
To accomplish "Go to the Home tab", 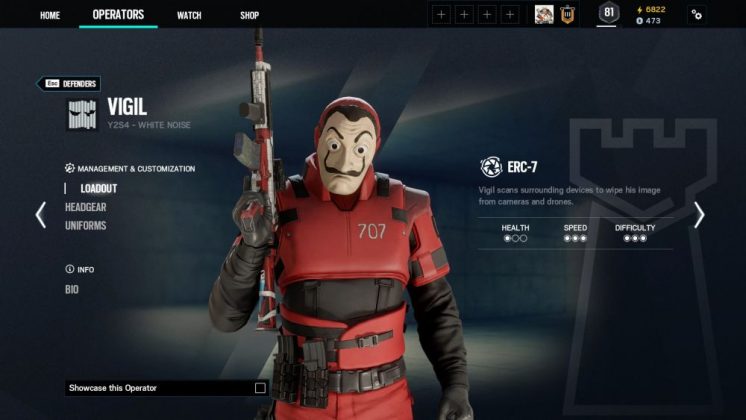I will pyautogui.click(x=49, y=15).
